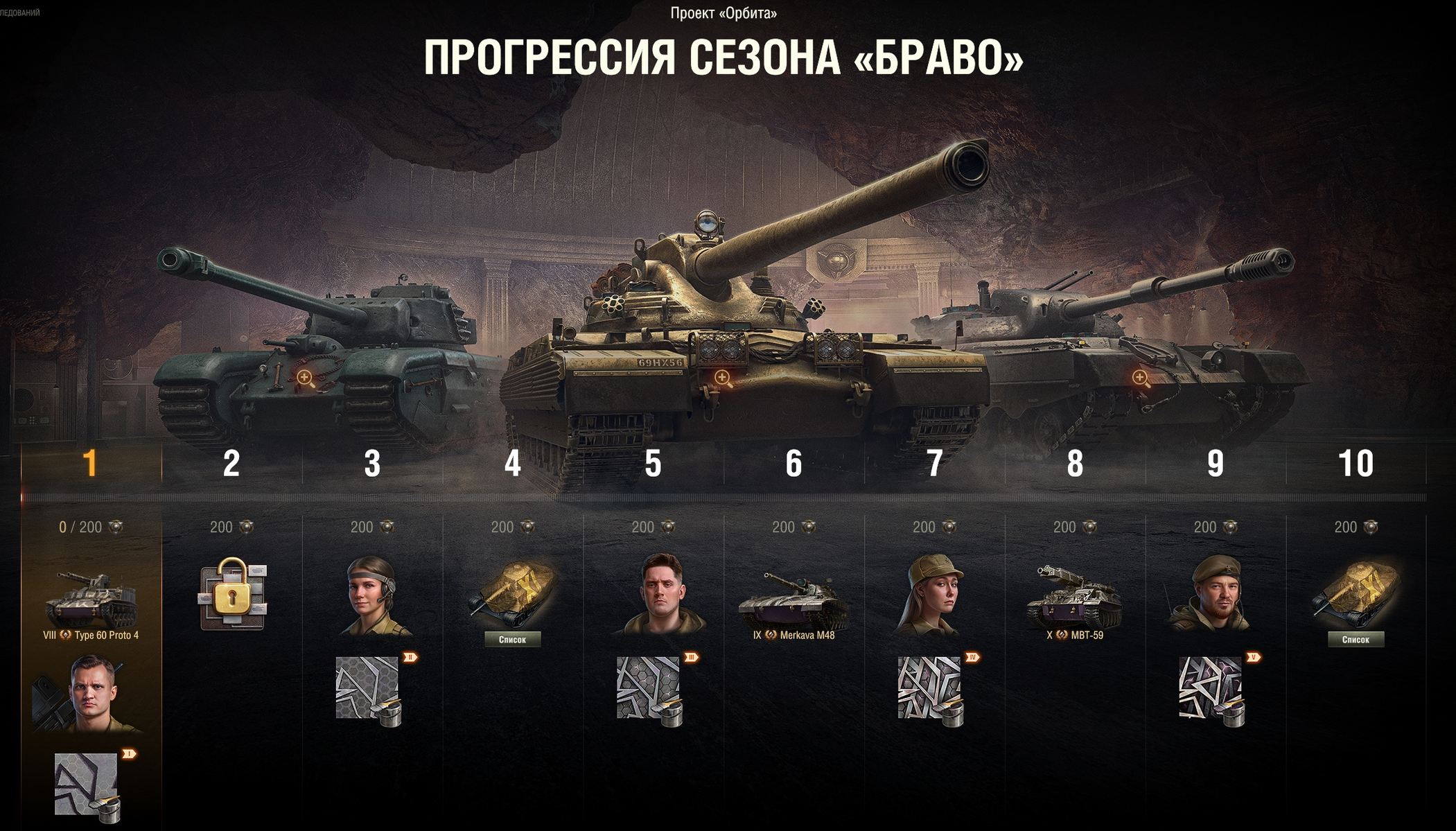
Task: Open the style reward marked V
Action: click(1211, 690)
